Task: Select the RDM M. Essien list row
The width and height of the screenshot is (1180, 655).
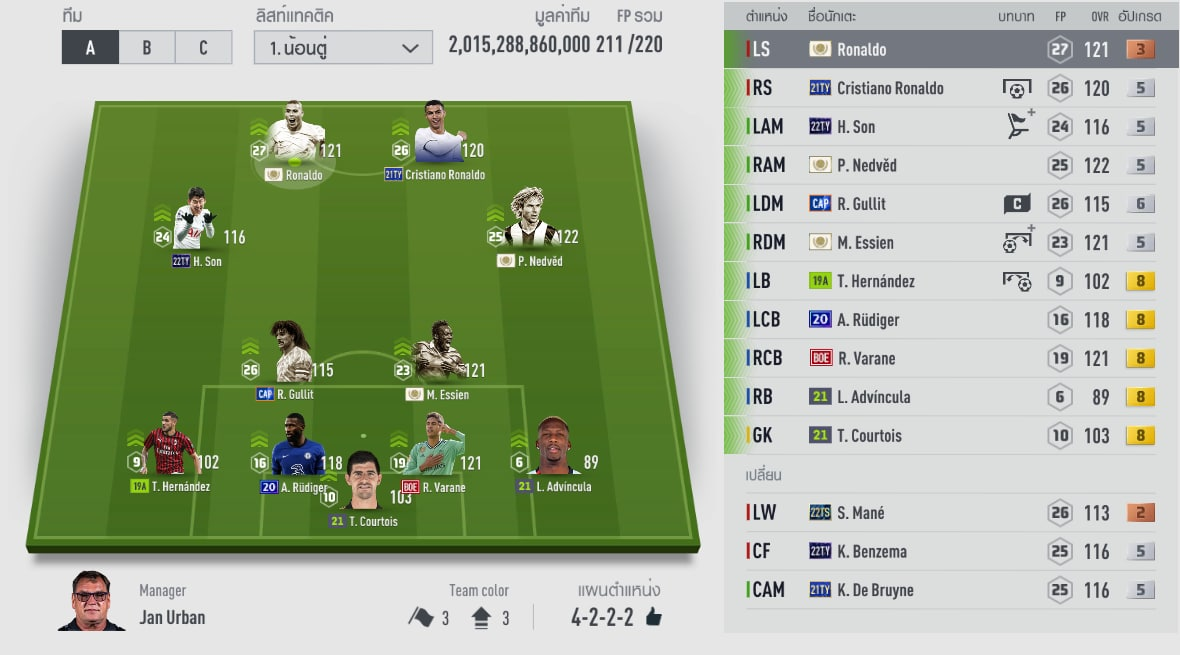Action: pos(950,242)
